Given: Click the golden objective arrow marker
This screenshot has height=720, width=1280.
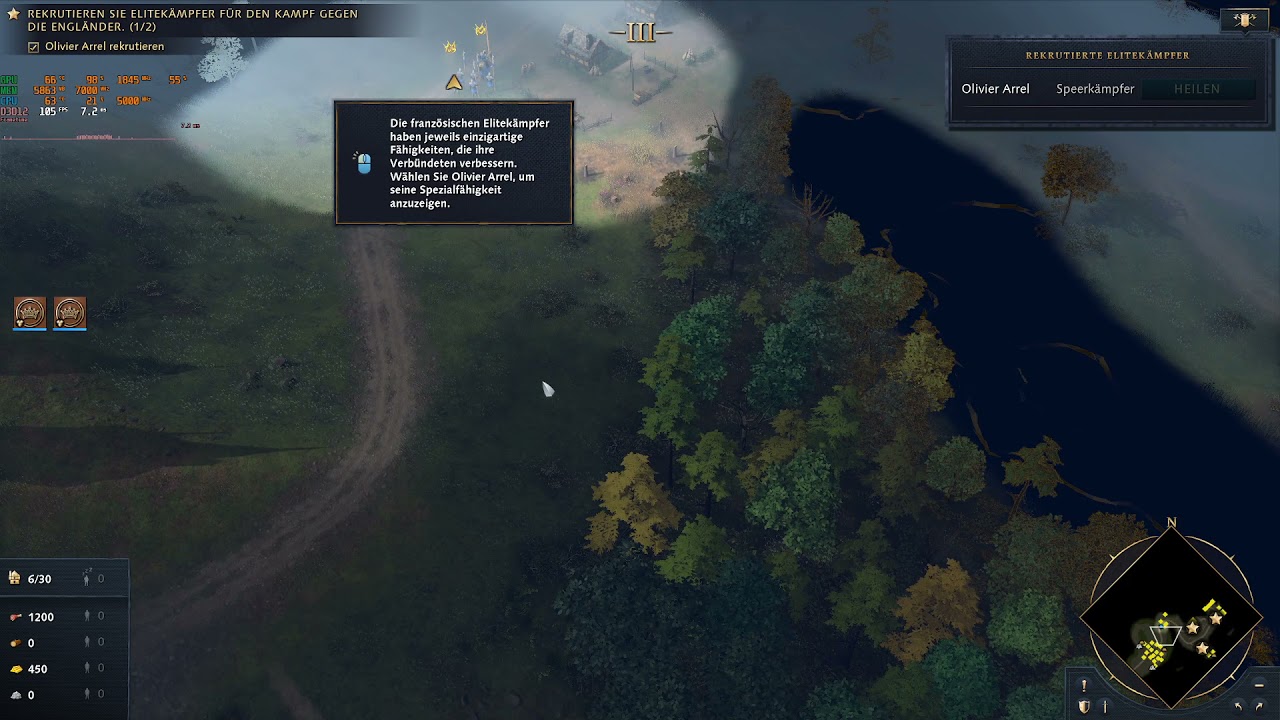Looking at the screenshot, I should pos(454,82).
